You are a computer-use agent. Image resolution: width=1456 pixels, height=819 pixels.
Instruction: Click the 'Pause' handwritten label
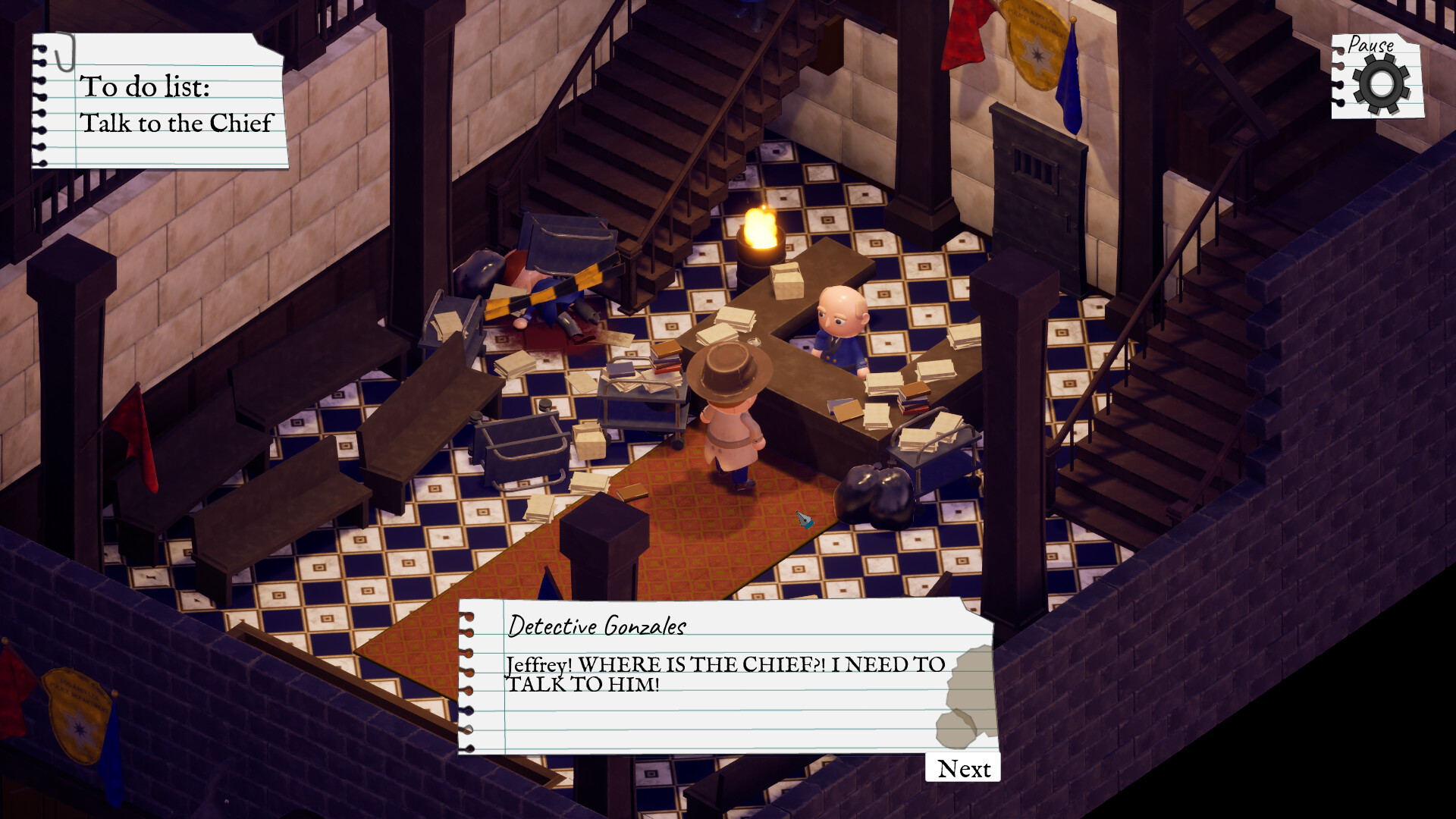coord(1373,45)
